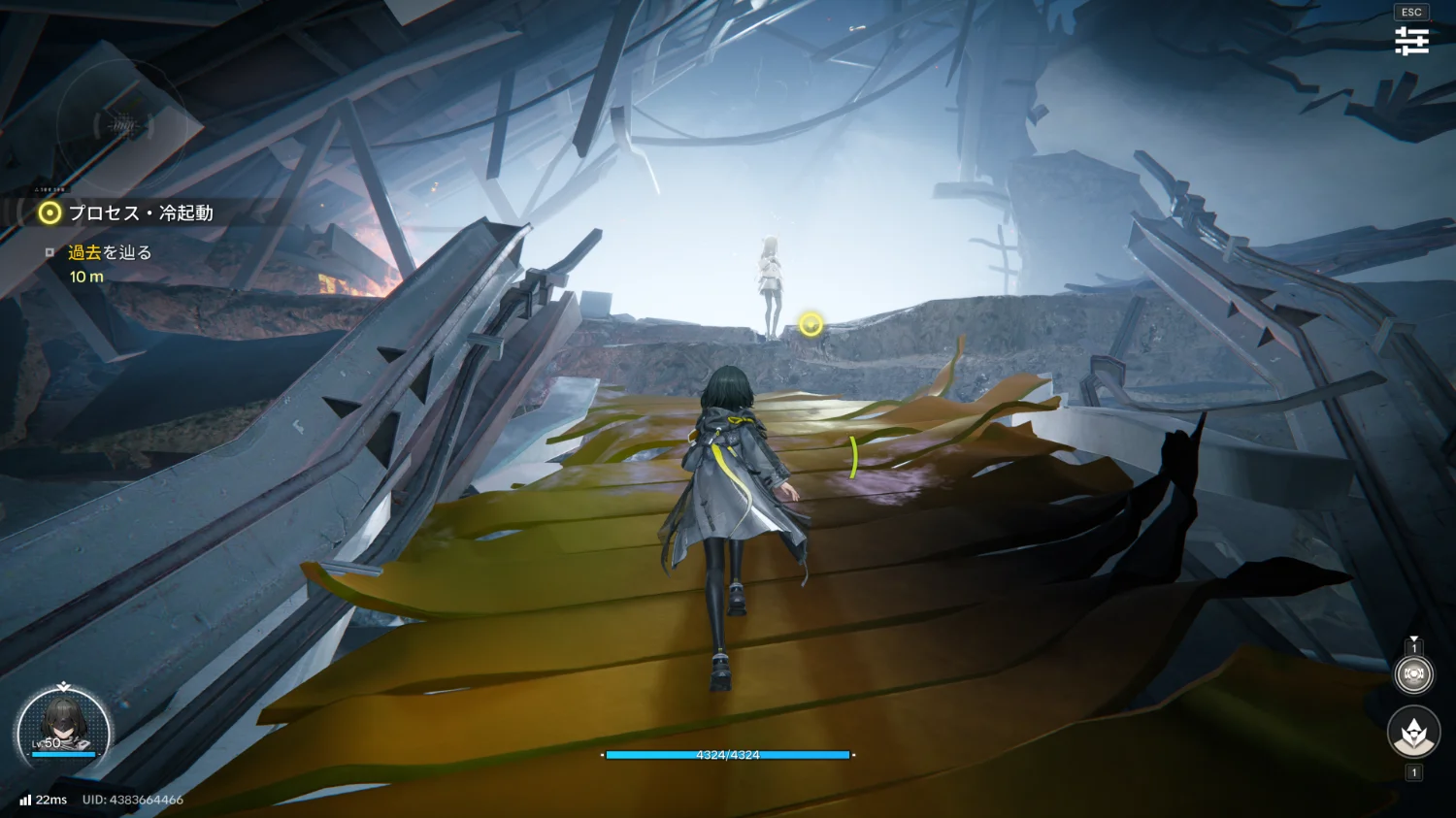Use the round gadget item slot
The image size is (1456, 818).
(x=1413, y=673)
